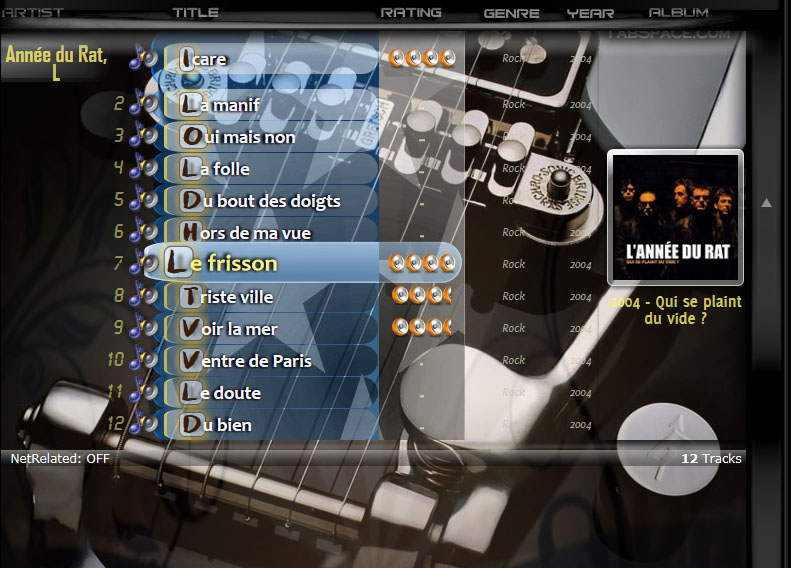Click the scroll up arrow beside album
The height and width of the screenshot is (568, 791).
click(x=767, y=203)
